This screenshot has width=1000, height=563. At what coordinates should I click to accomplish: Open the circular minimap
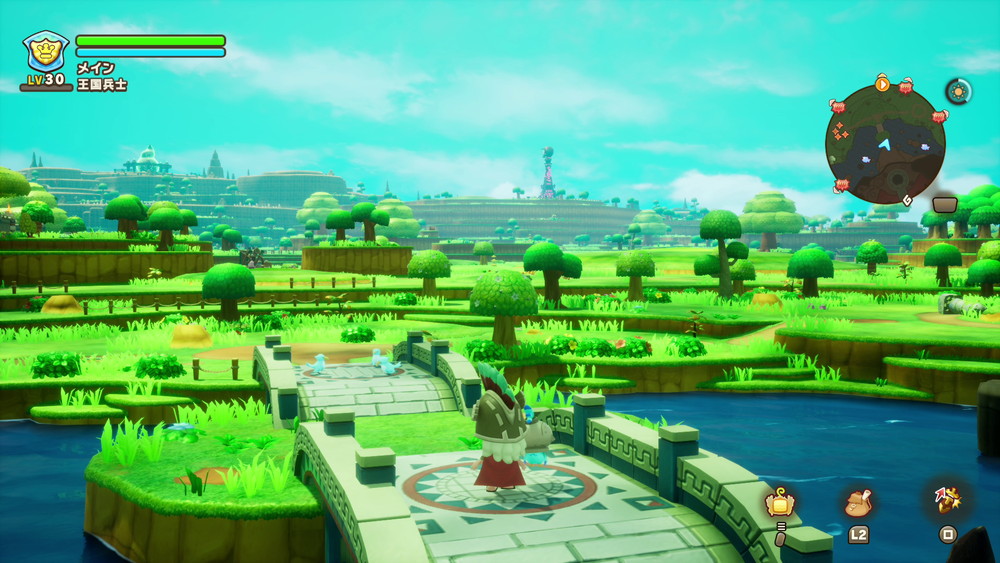[885, 144]
